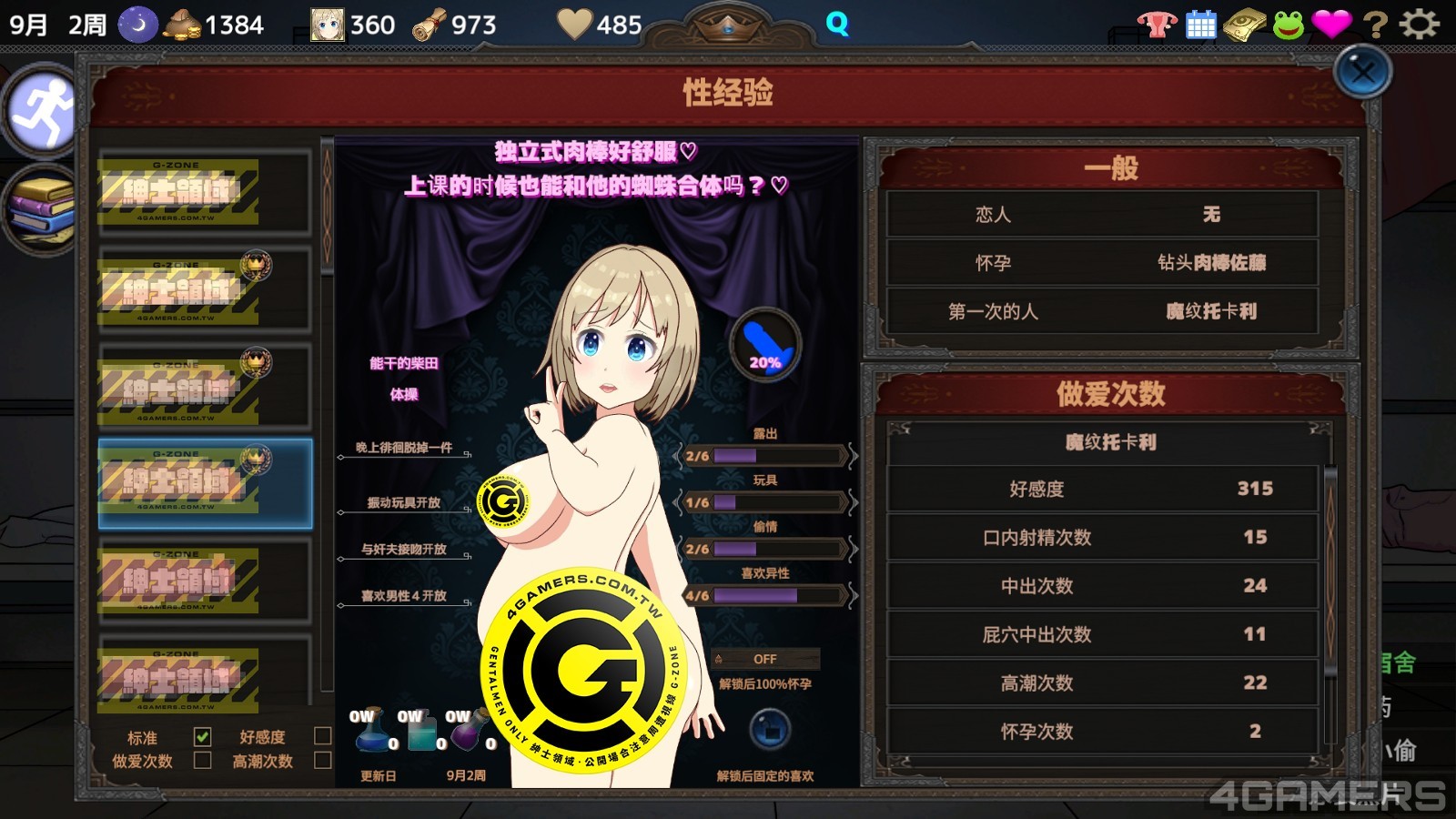Click the pink heart icon in top bar
1456x819 pixels.
(x=1331, y=25)
